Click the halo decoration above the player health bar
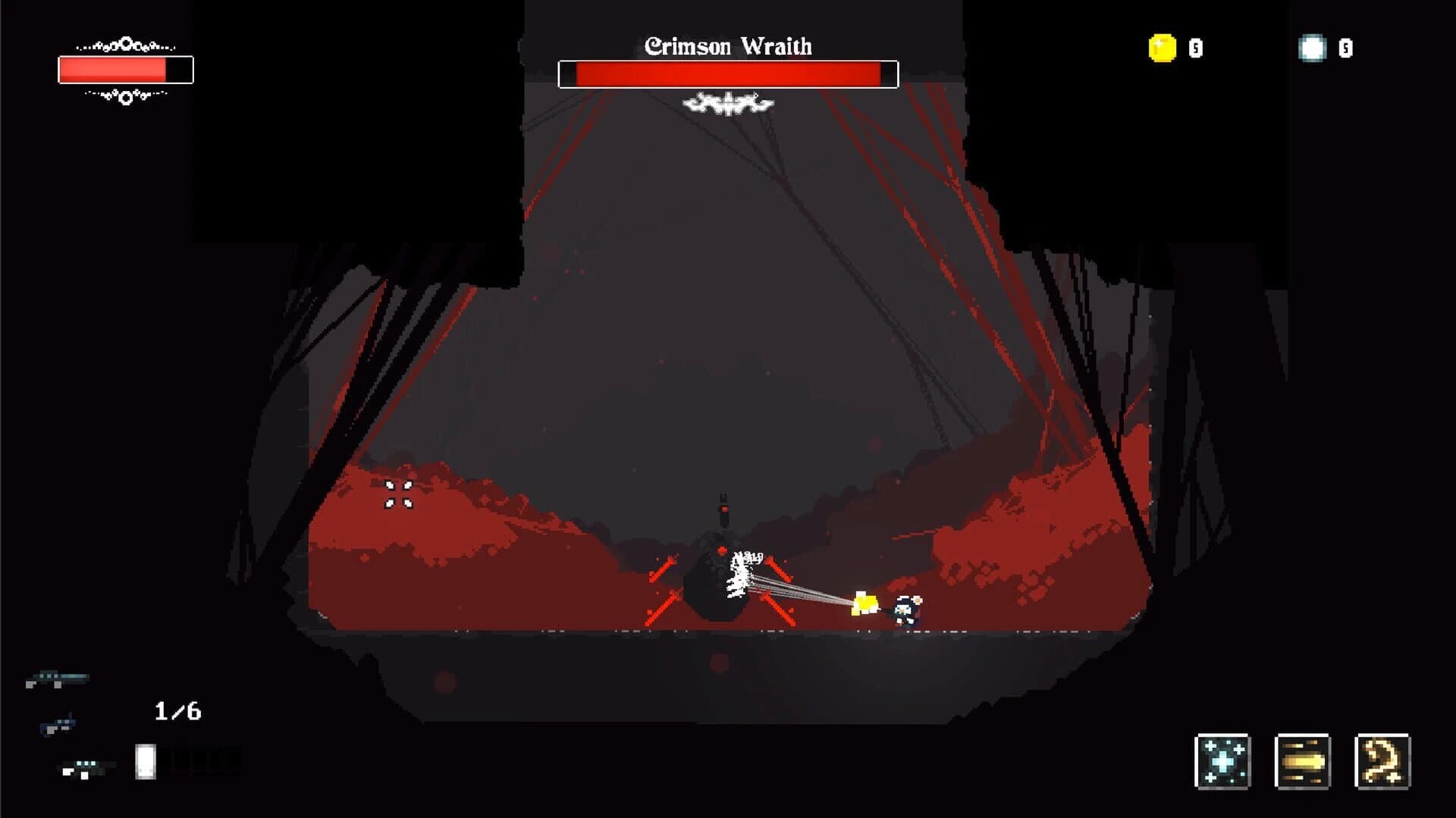 point(127,44)
